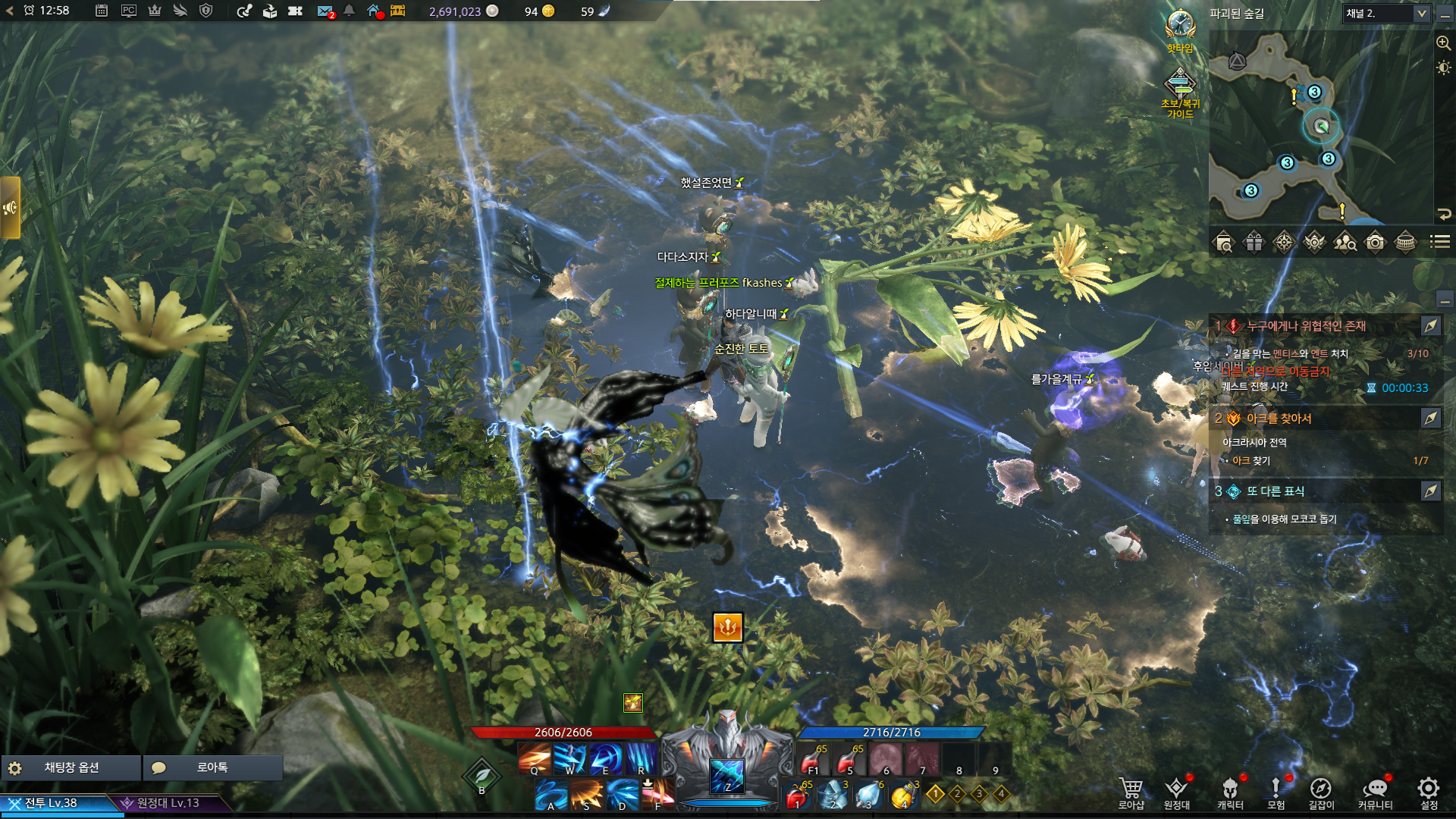Open the 채널 2 channel dropdown
Screen dimensions: 1456x819
[x=1386, y=13]
